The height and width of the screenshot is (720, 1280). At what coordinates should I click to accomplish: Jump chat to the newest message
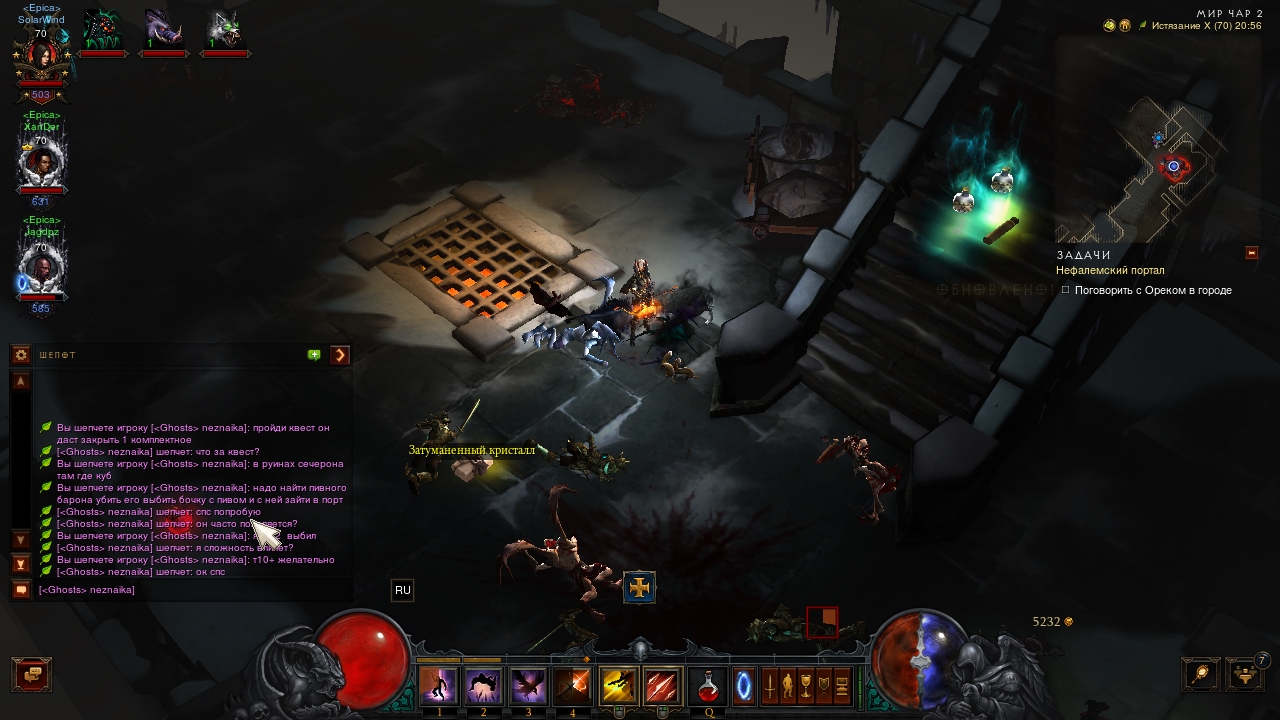20,565
